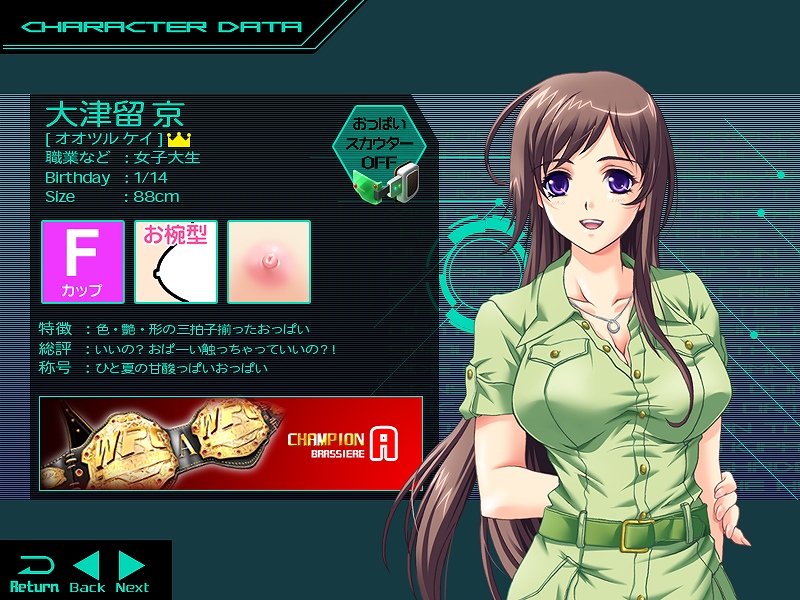
Task: Click the Return button
Action: [x=34, y=572]
